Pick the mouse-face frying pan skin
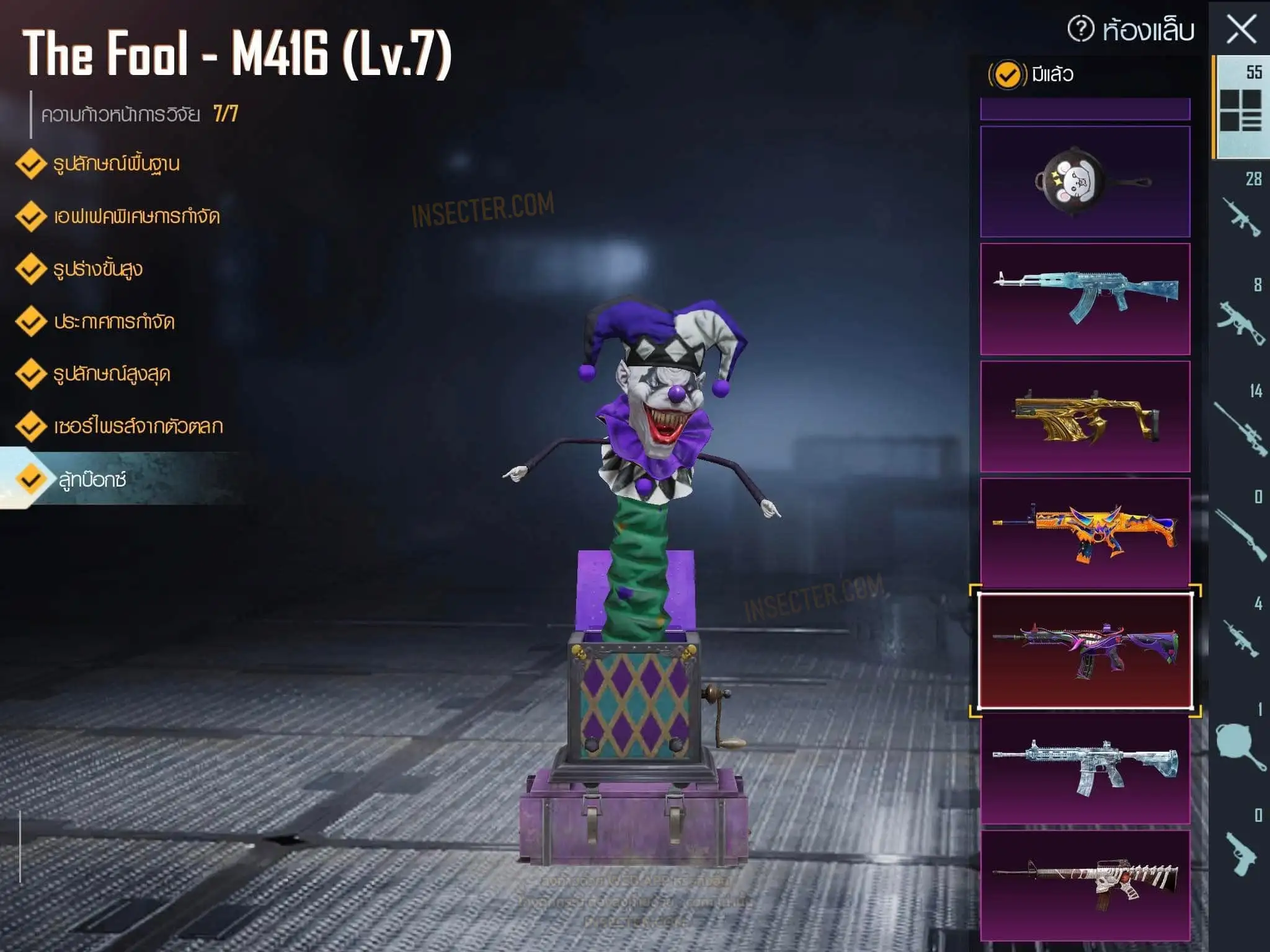 click(1085, 182)
